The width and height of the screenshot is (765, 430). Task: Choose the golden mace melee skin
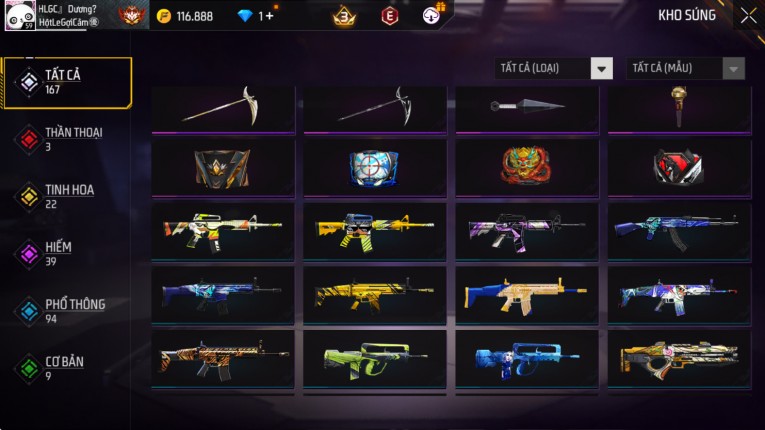(679, 106)
